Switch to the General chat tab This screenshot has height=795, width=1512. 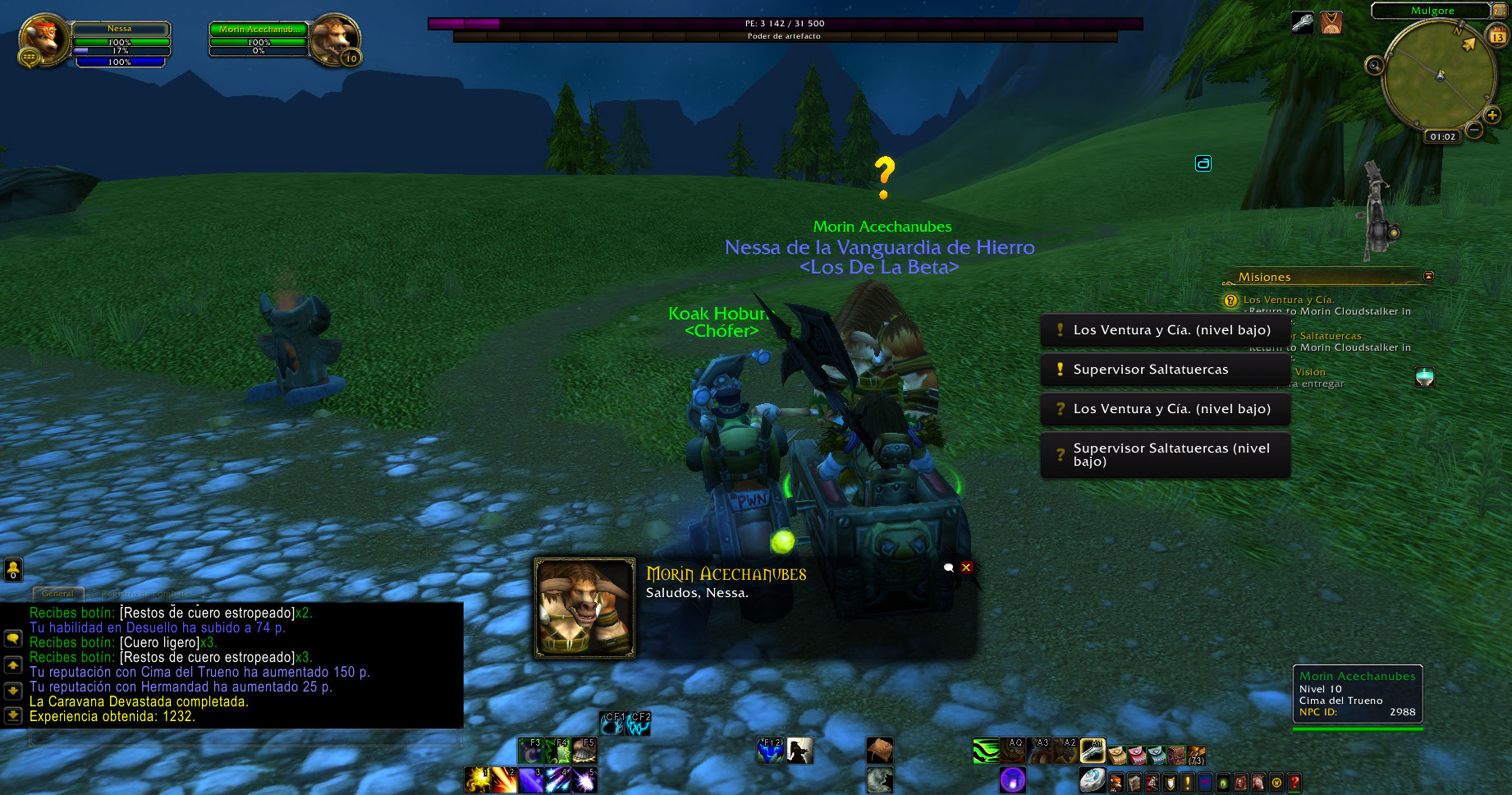point(57,593)
